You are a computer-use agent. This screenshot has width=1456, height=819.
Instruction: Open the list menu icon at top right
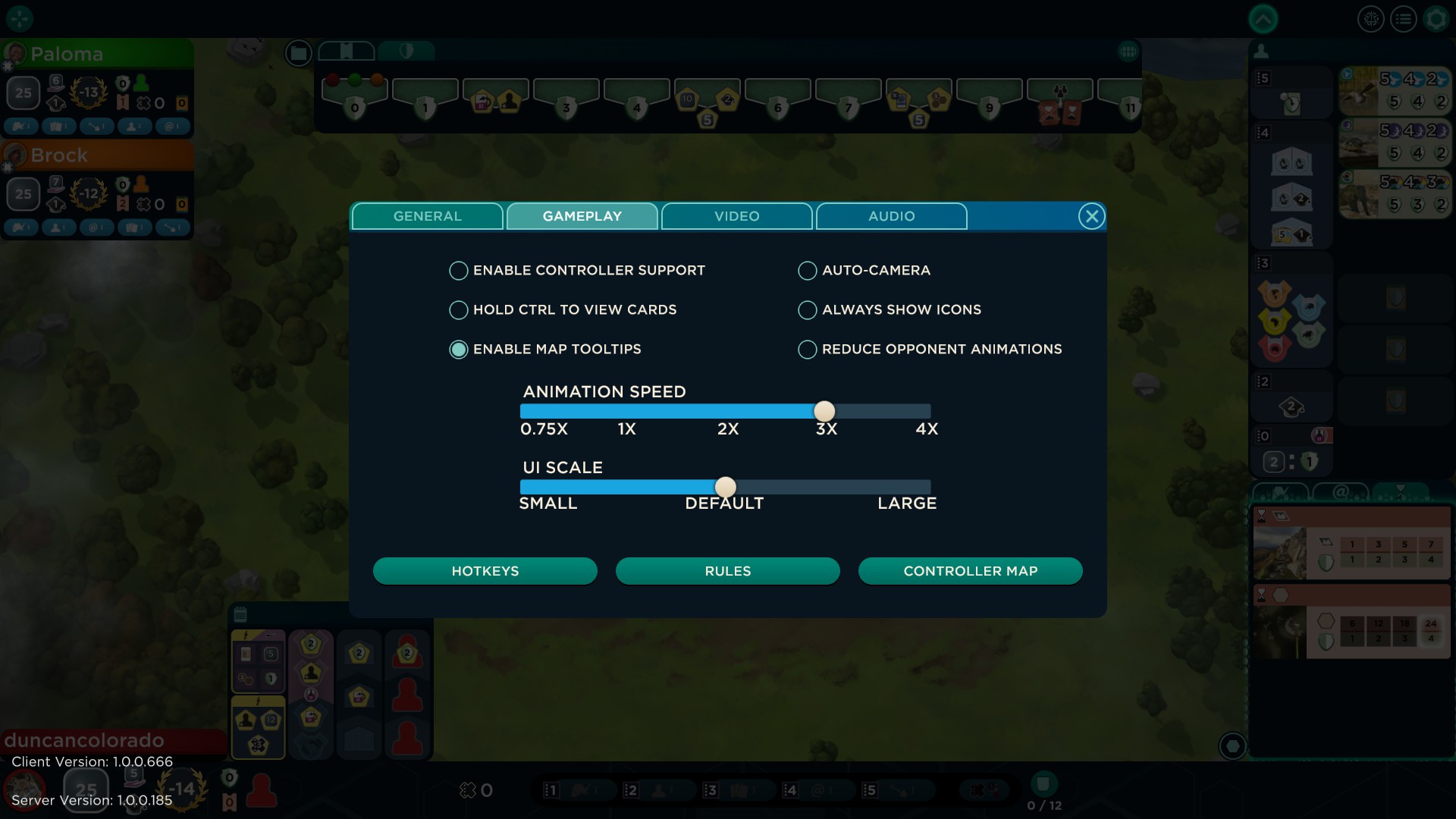(x=1404, y=20)
